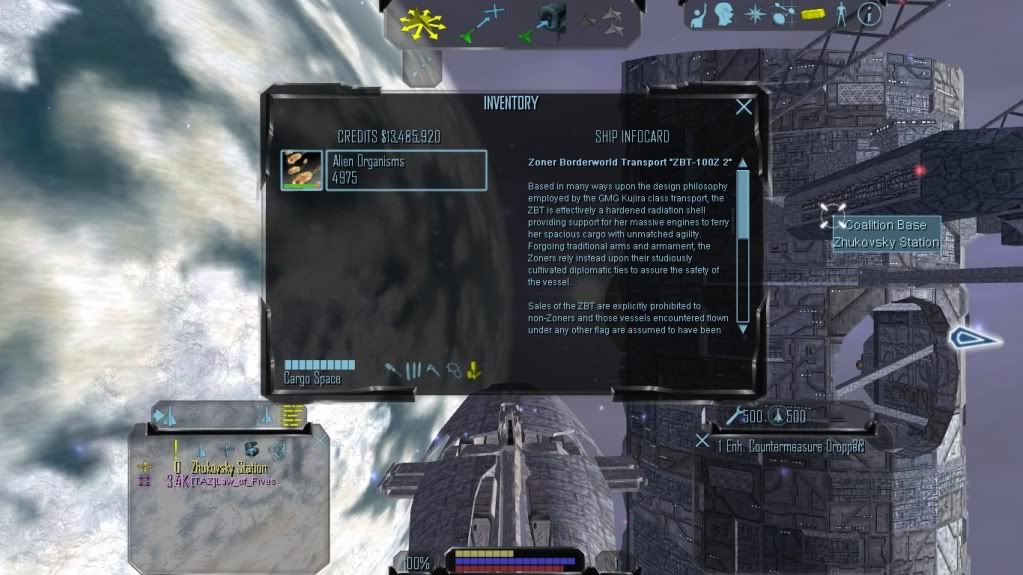Close the Inventory window
The width and height of the screenshot is (1023, 575).
click(x=744, y=107)
